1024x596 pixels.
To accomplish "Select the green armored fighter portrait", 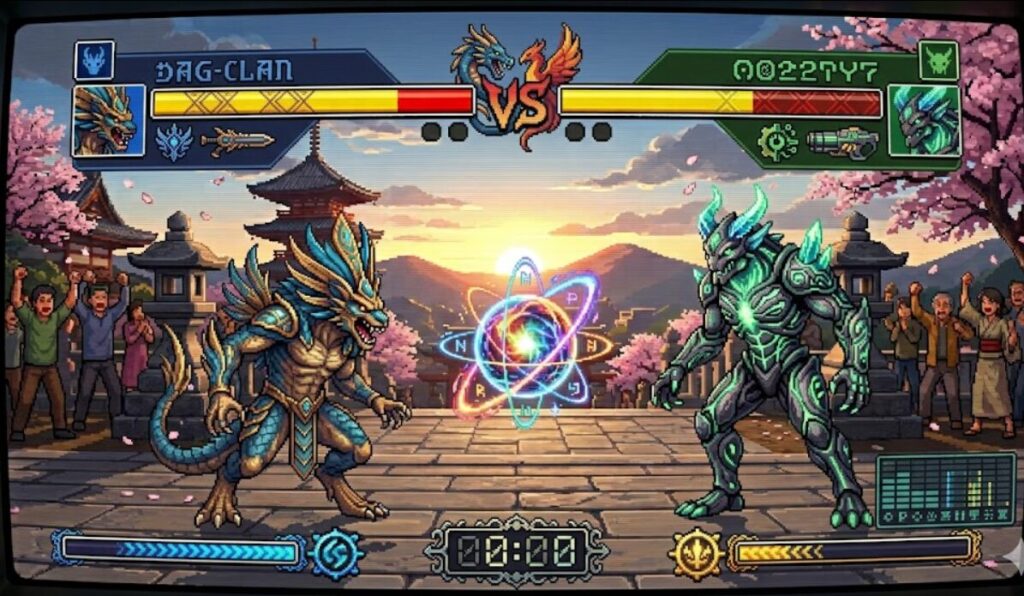I will [924, 121].
